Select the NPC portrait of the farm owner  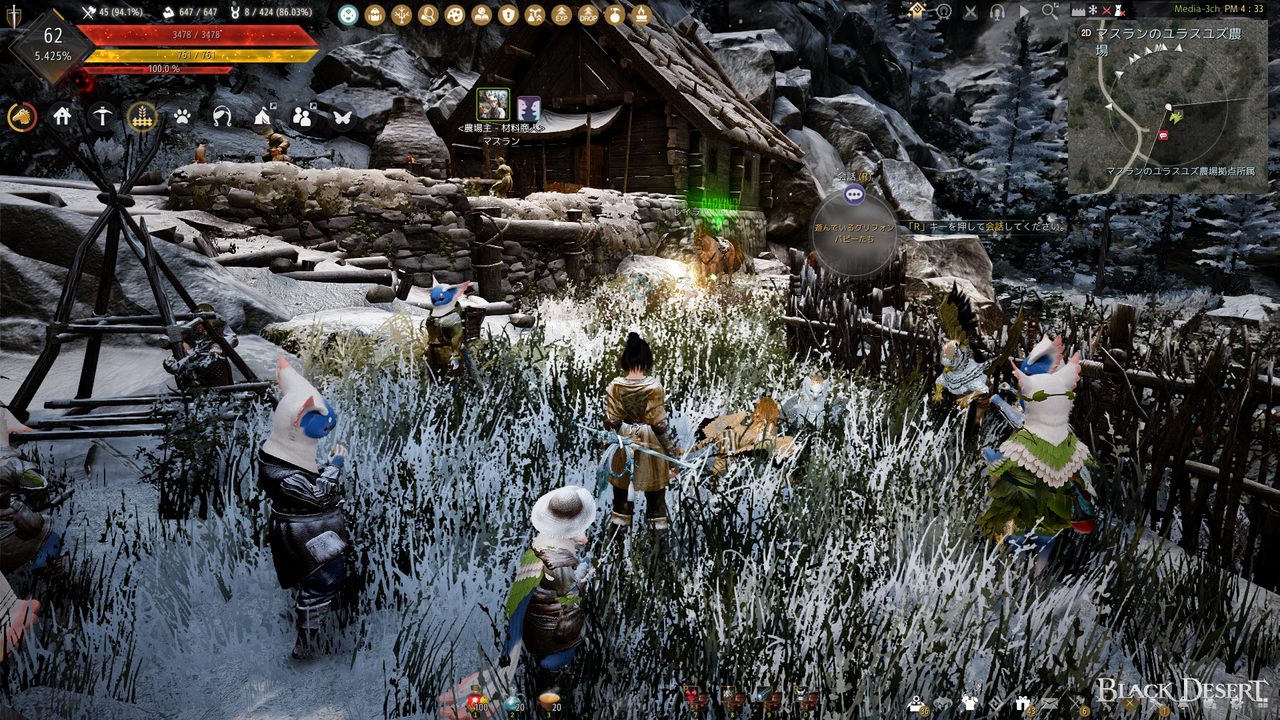[493, 104]
